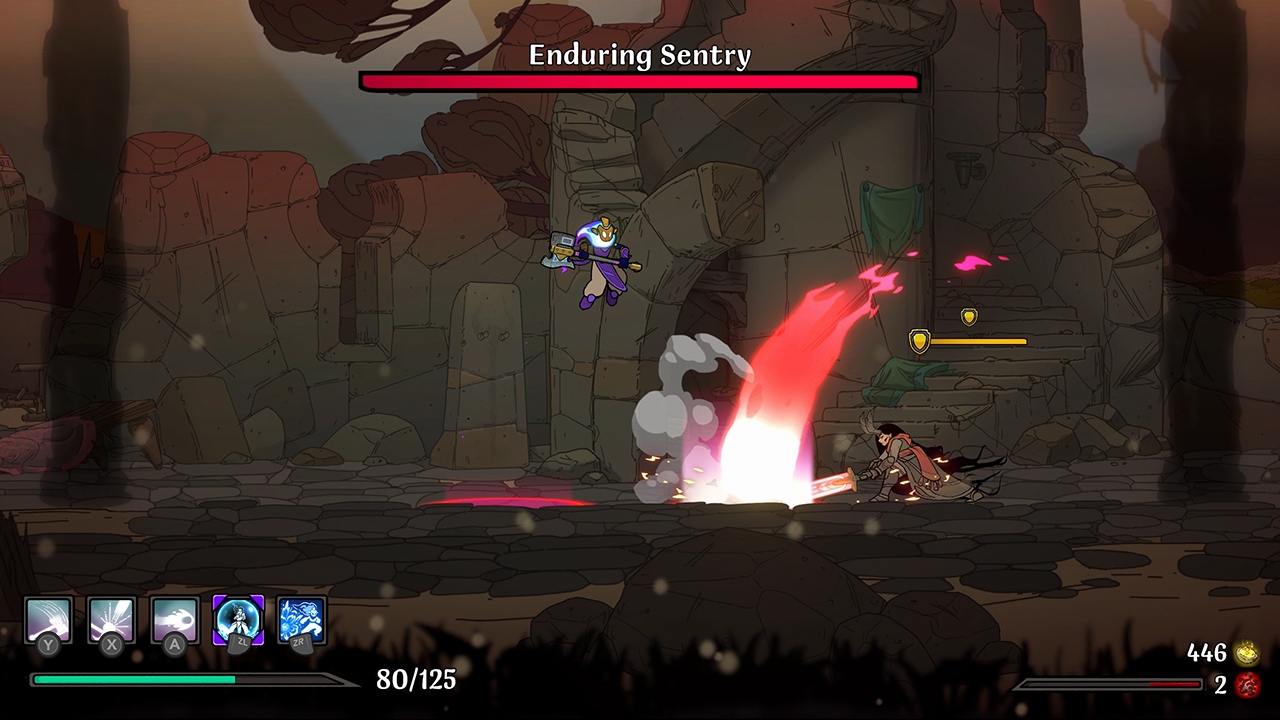Screen dimensions: 1280x720
Task: Click the 446 currency counter
Action: coord(1207,654)
